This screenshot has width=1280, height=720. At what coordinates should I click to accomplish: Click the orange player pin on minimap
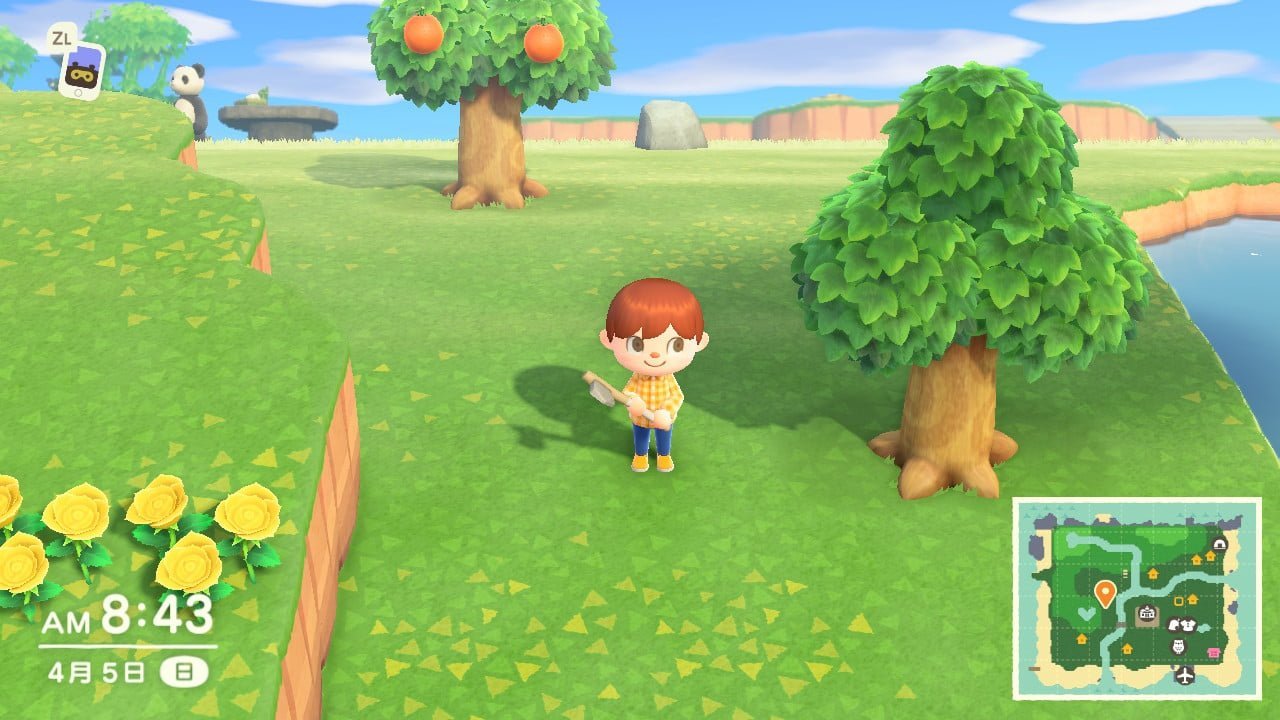click(x=1104, y=593)
